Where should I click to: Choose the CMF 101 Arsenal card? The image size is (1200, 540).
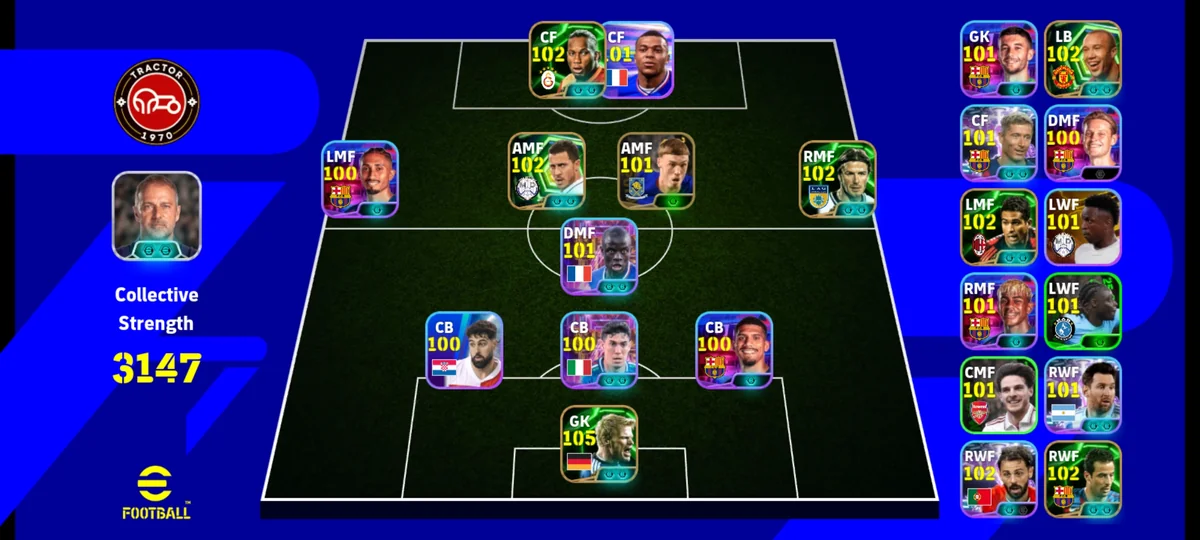(999, 395)
